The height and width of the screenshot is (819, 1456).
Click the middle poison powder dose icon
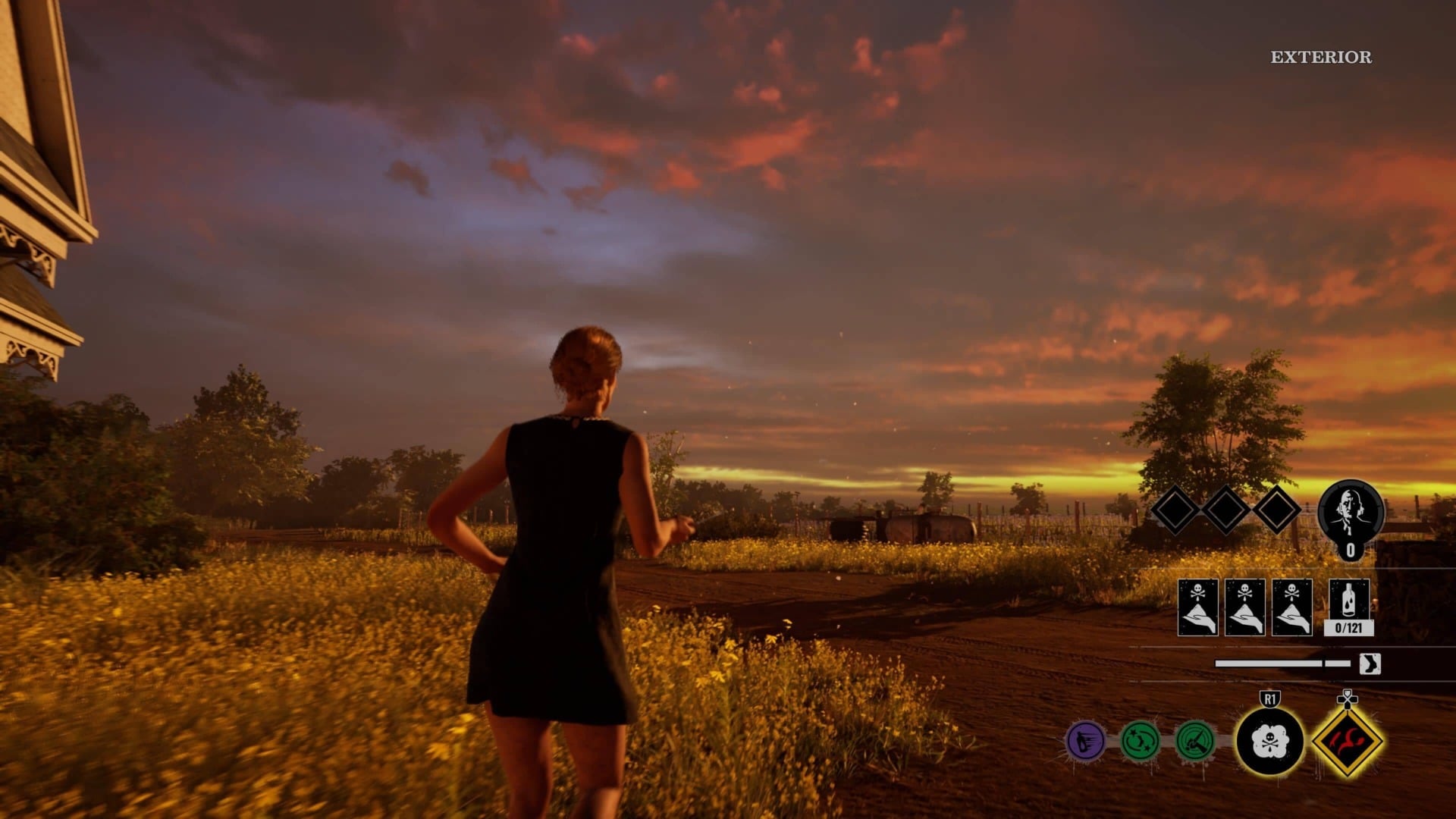1245,606
